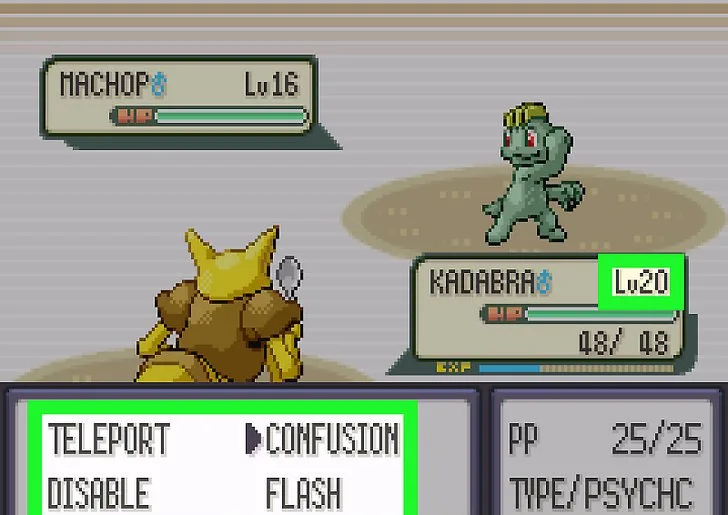Select the Teleport move
This screenshot has width=728, height=515.
click(109, 439)
